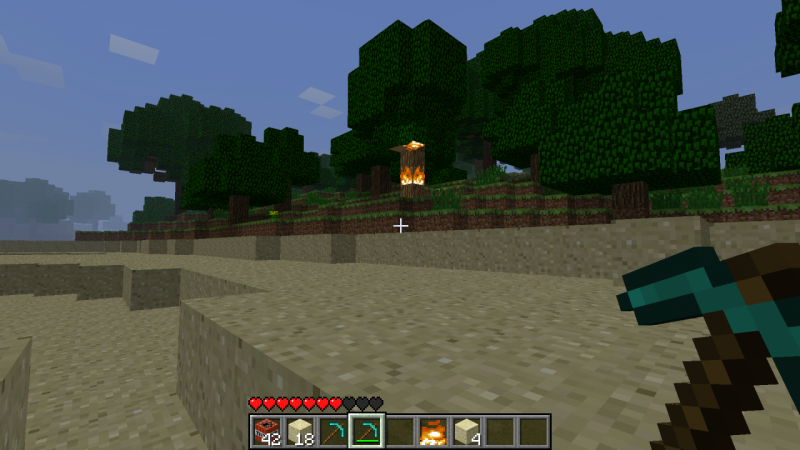Choose the diamond pickaxe without a durability bar
The image size is (800, 450).
(x=333, y=431)
